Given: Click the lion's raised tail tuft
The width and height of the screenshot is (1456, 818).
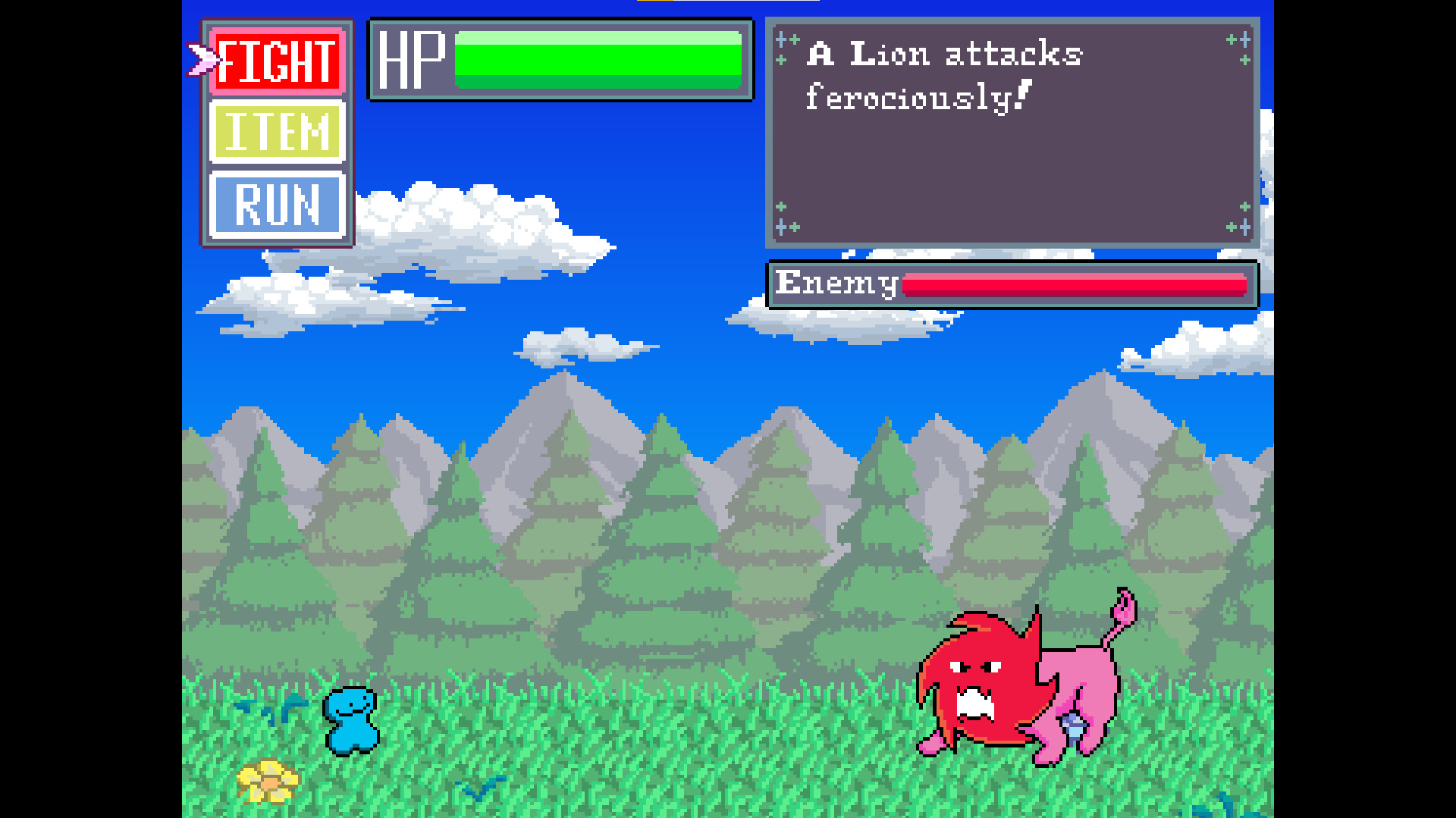Looking at the screenshot, I should (x=1122, y=606).
